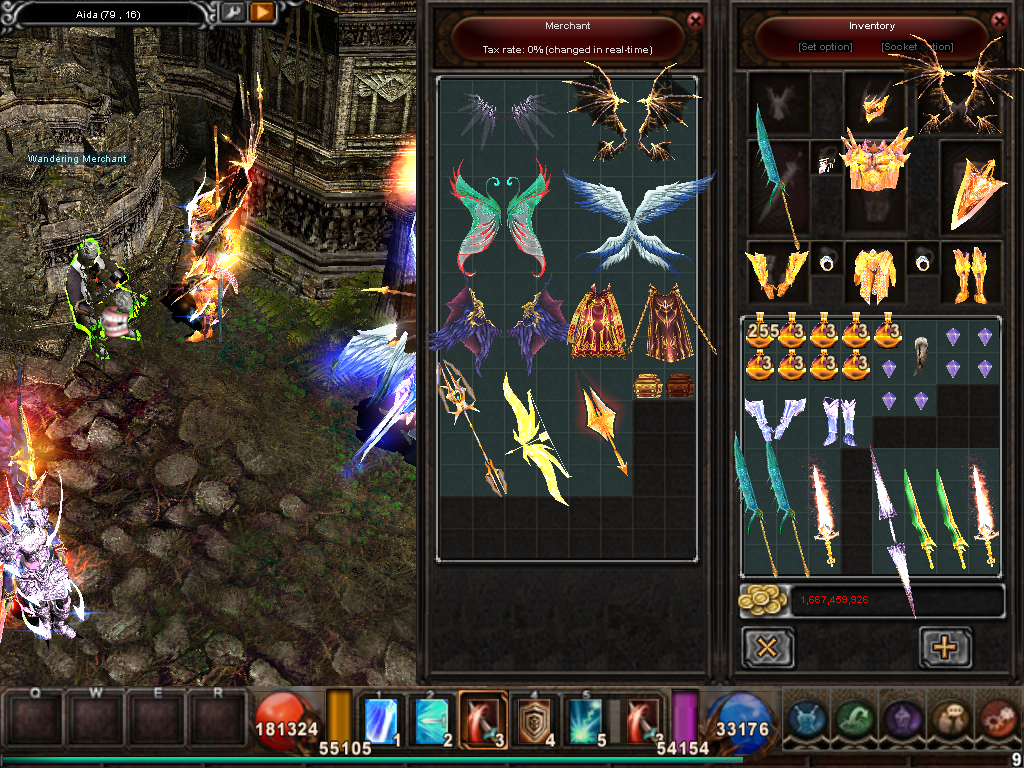This screenshot has width=1024, height=768.
Task: Activate the shield skill in slot 4
Action: (x=535, y=718)
